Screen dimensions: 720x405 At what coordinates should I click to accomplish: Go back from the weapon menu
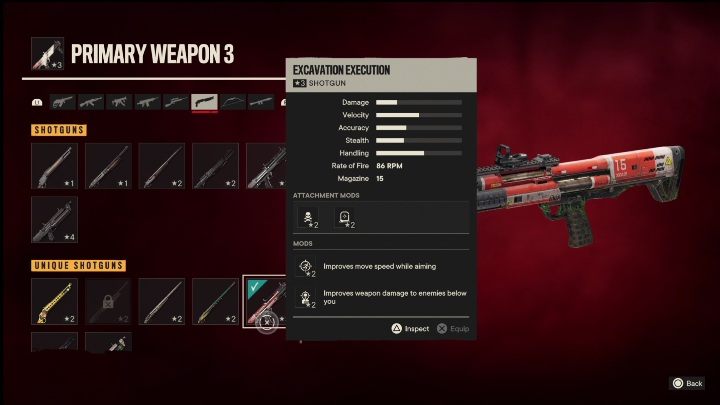pos(686,383)
